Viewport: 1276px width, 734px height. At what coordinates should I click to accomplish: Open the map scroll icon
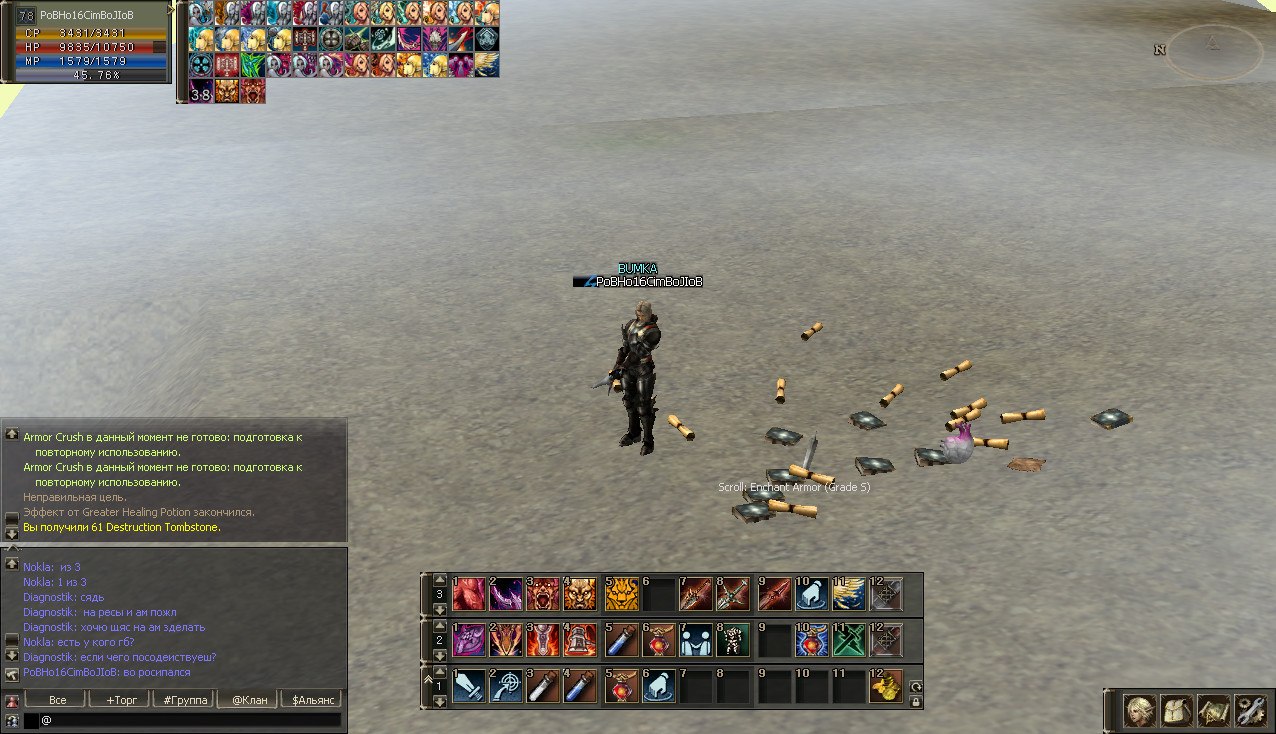(x=1214, y=711)
